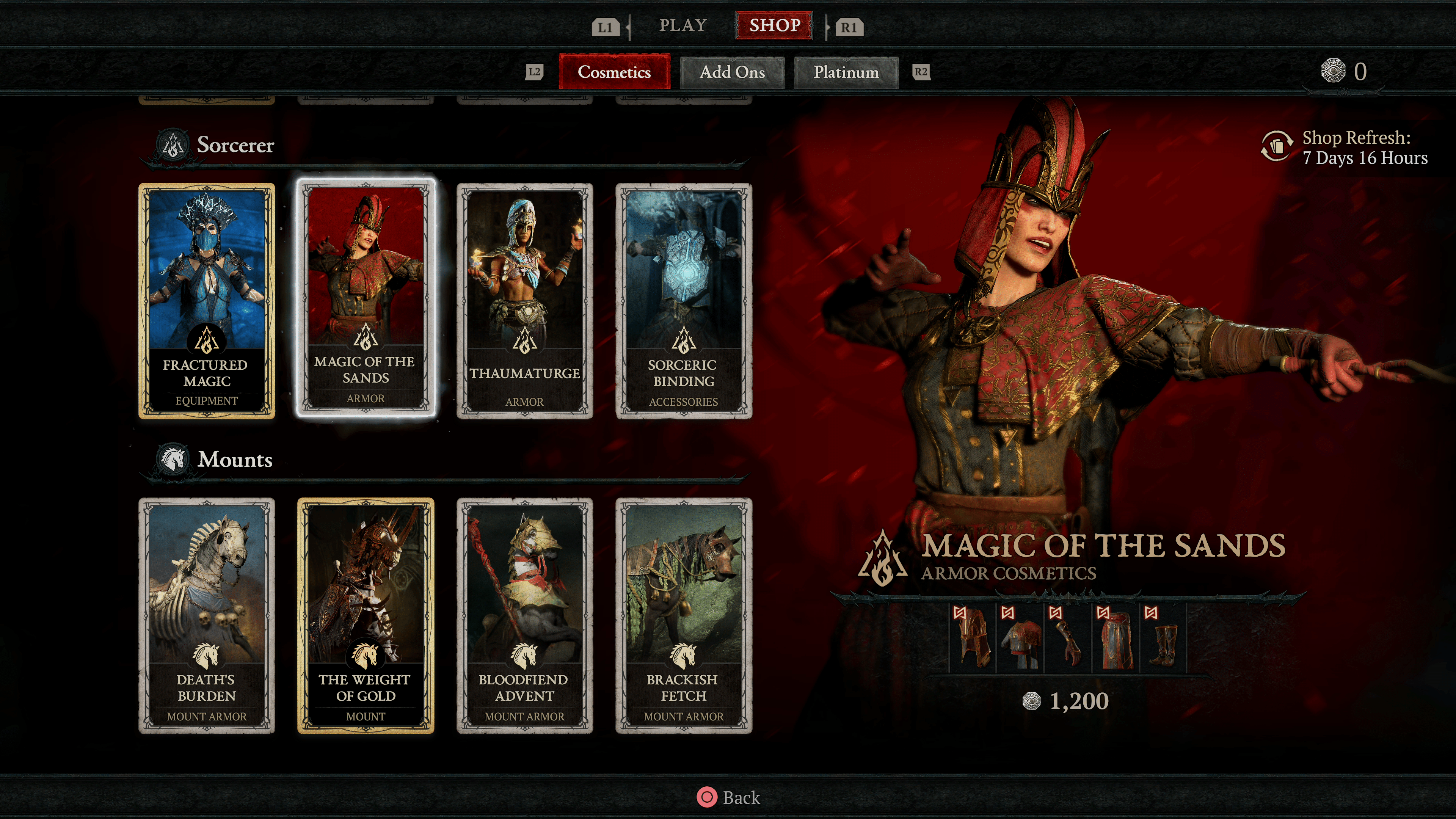
Task: Pick The Weight of Gold mount card
Action: click(x=366, y=615)
